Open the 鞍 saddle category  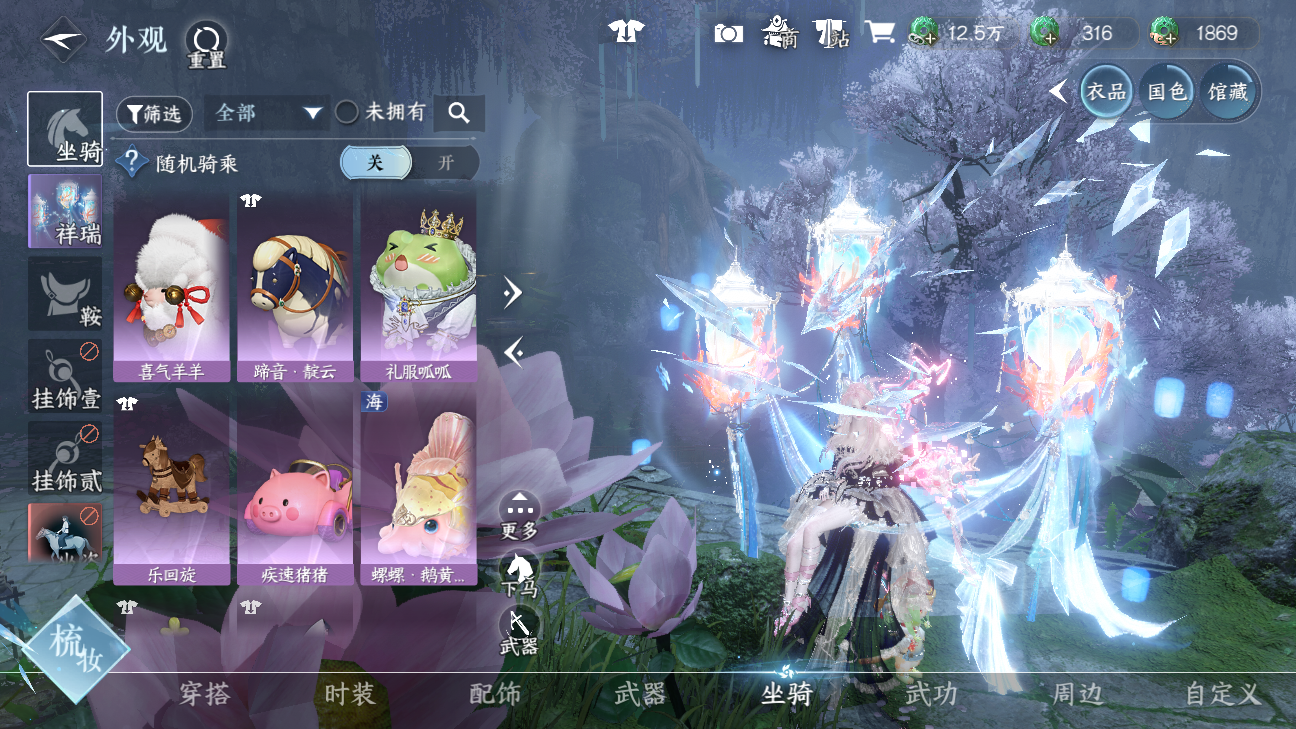point(65,293)
